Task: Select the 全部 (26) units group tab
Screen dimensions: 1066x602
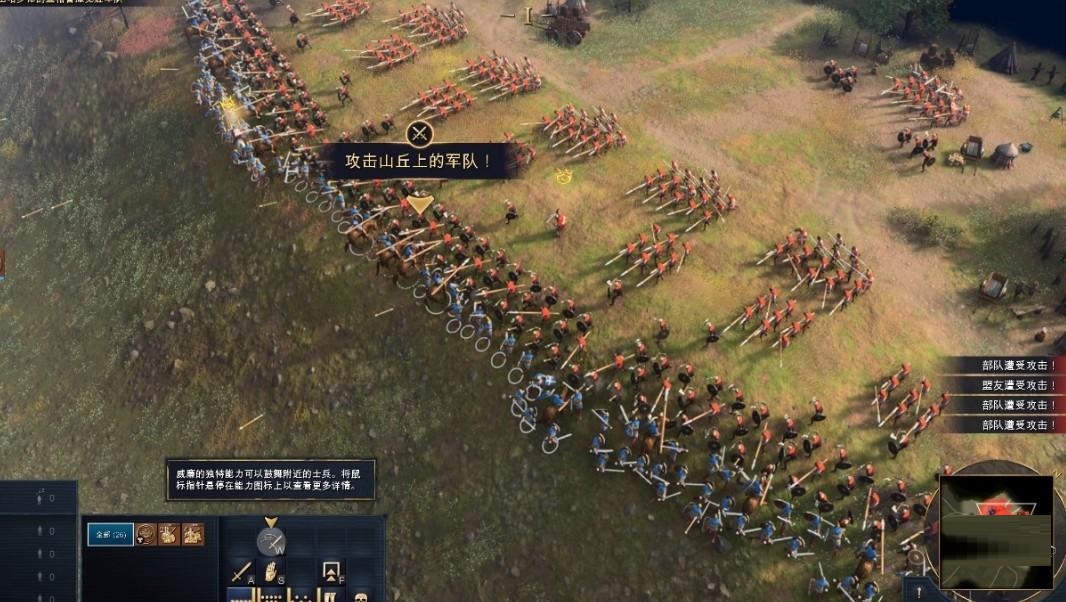Action: click(x=109, y=534)
